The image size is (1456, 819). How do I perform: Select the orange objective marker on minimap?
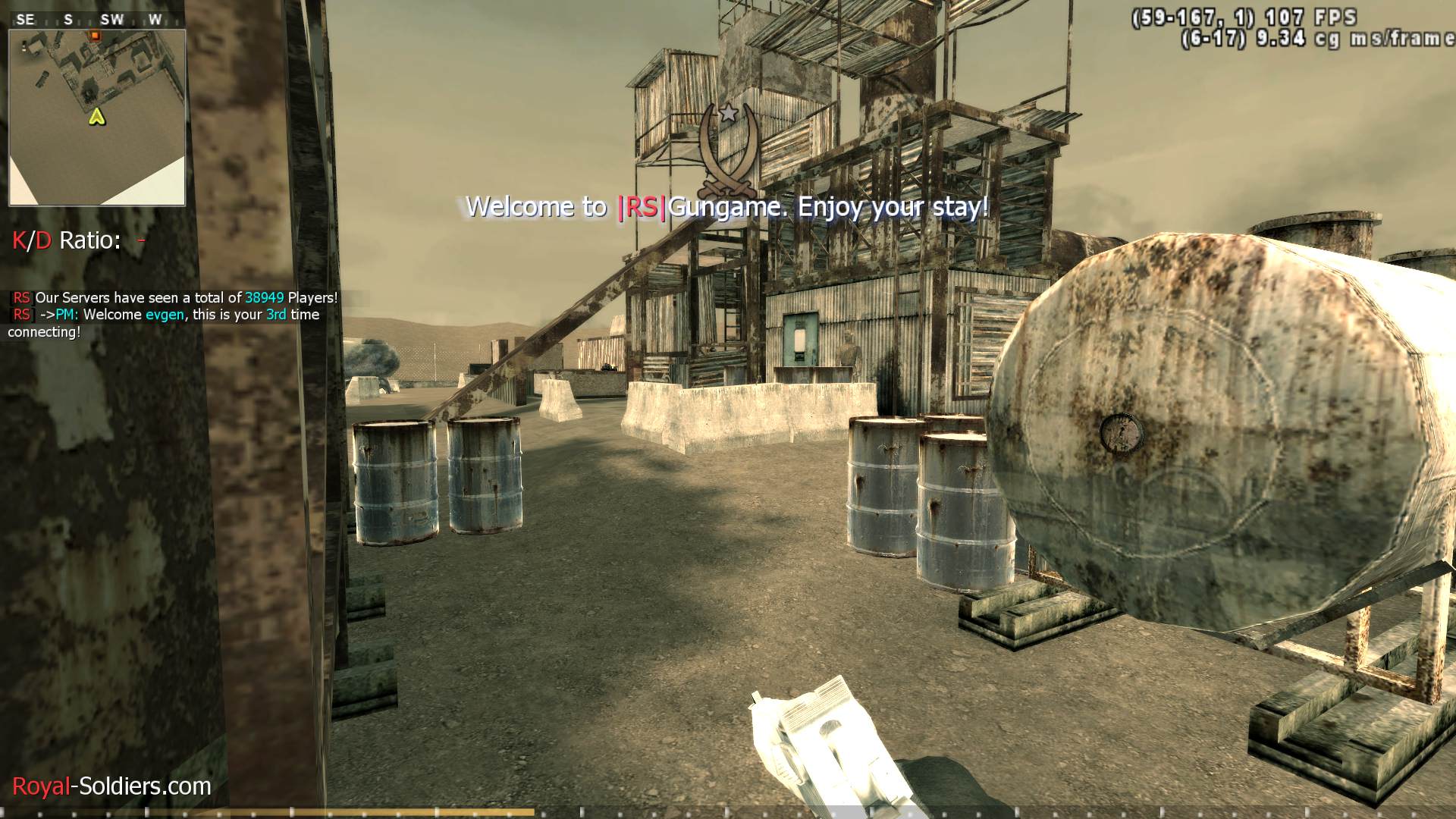point(95,36)
